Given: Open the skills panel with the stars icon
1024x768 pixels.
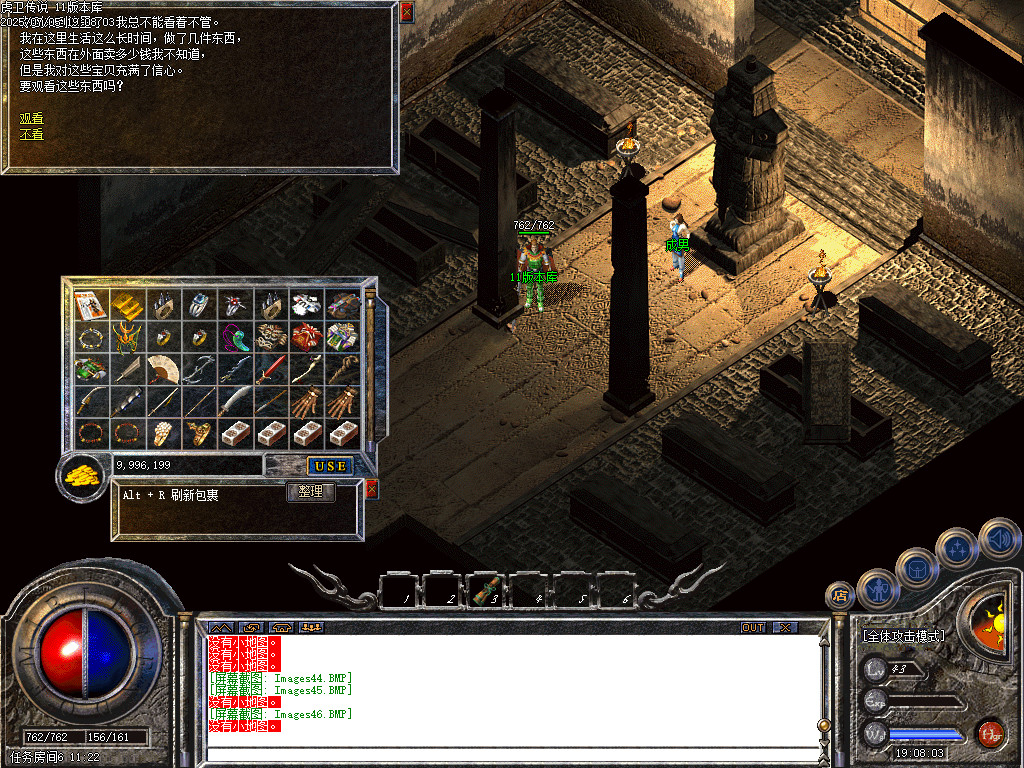Looking at the screenshot, I should point(957,547).
